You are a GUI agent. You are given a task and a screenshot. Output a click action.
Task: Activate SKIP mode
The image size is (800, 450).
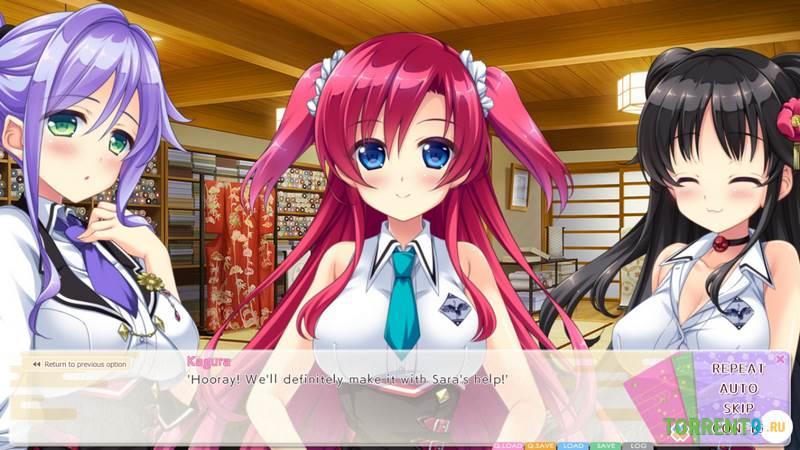coord(738,409)
